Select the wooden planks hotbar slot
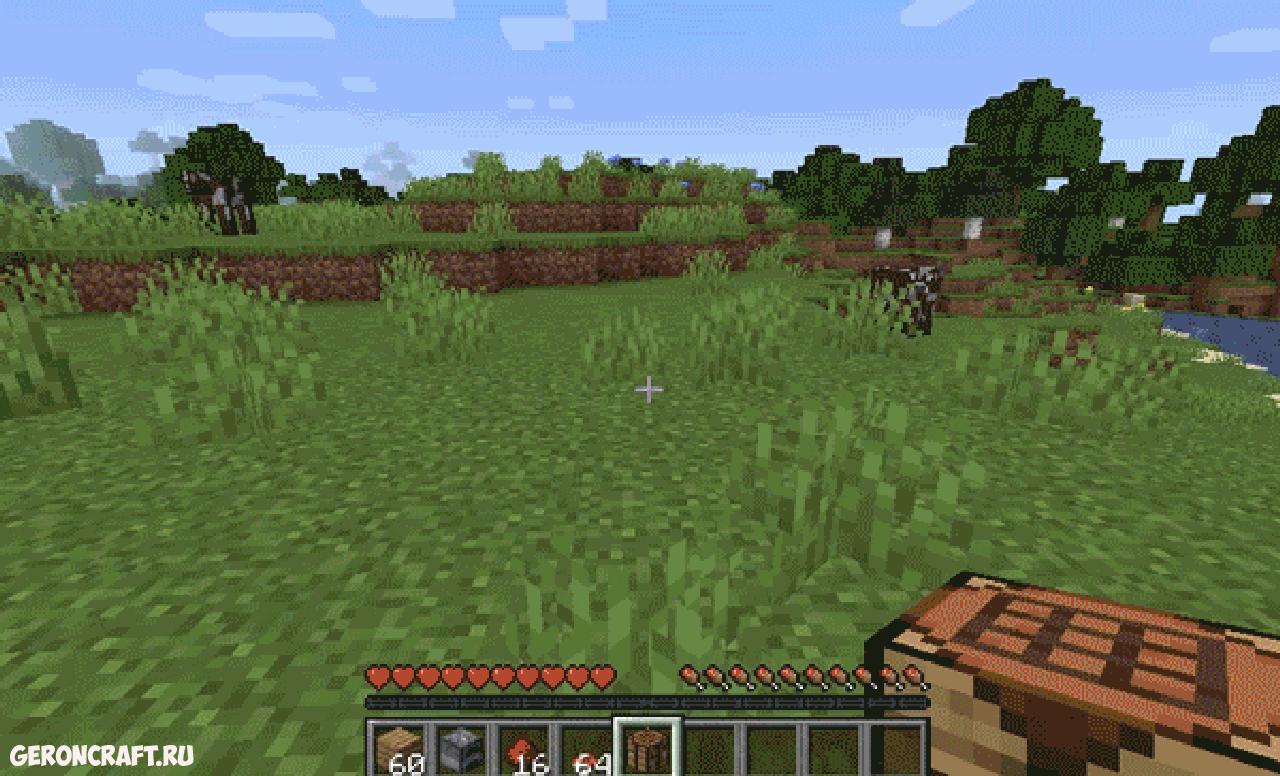 [397, 749]
